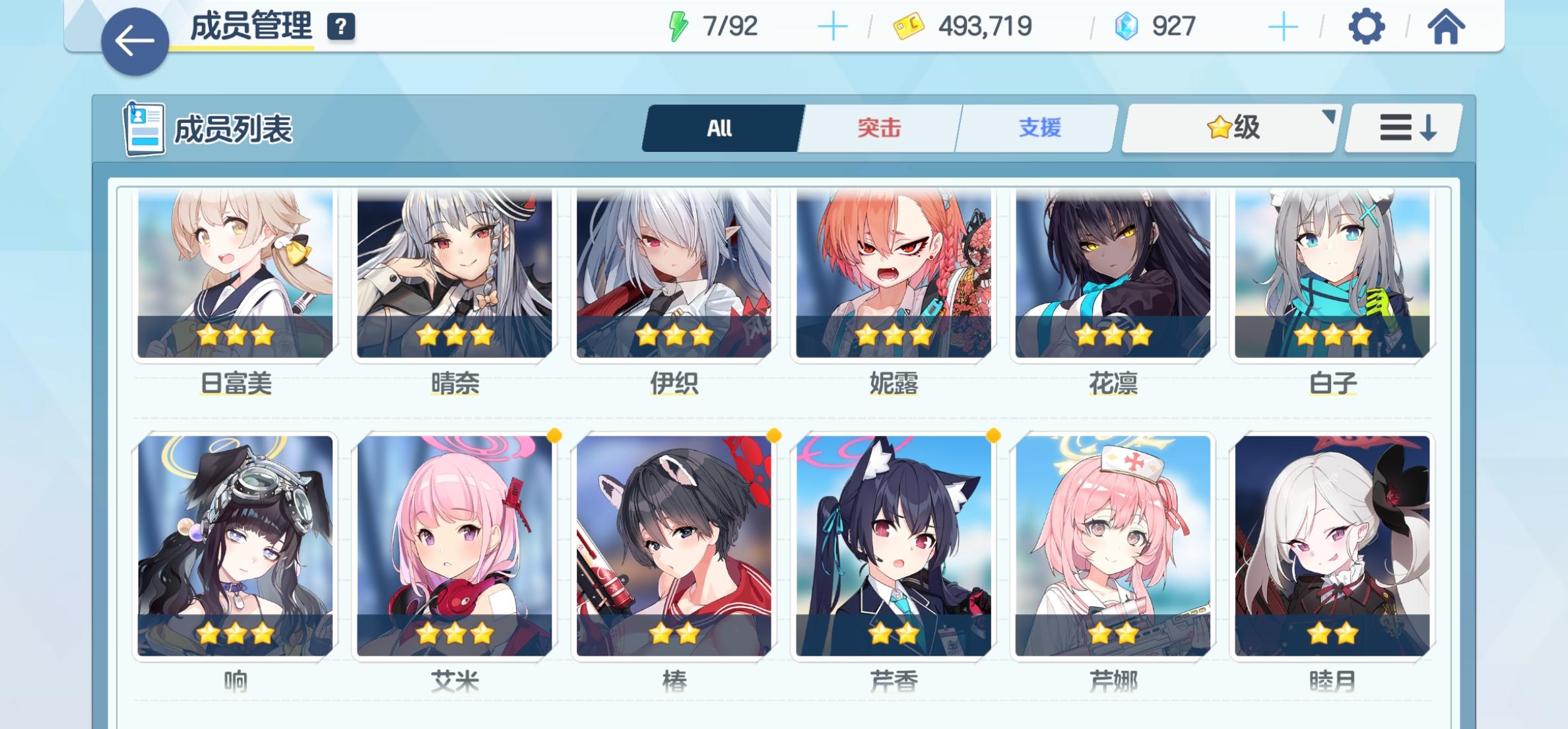Select the All filter button
The width and height of the screenshot is (1568, 729).
(x=721, y=128)
